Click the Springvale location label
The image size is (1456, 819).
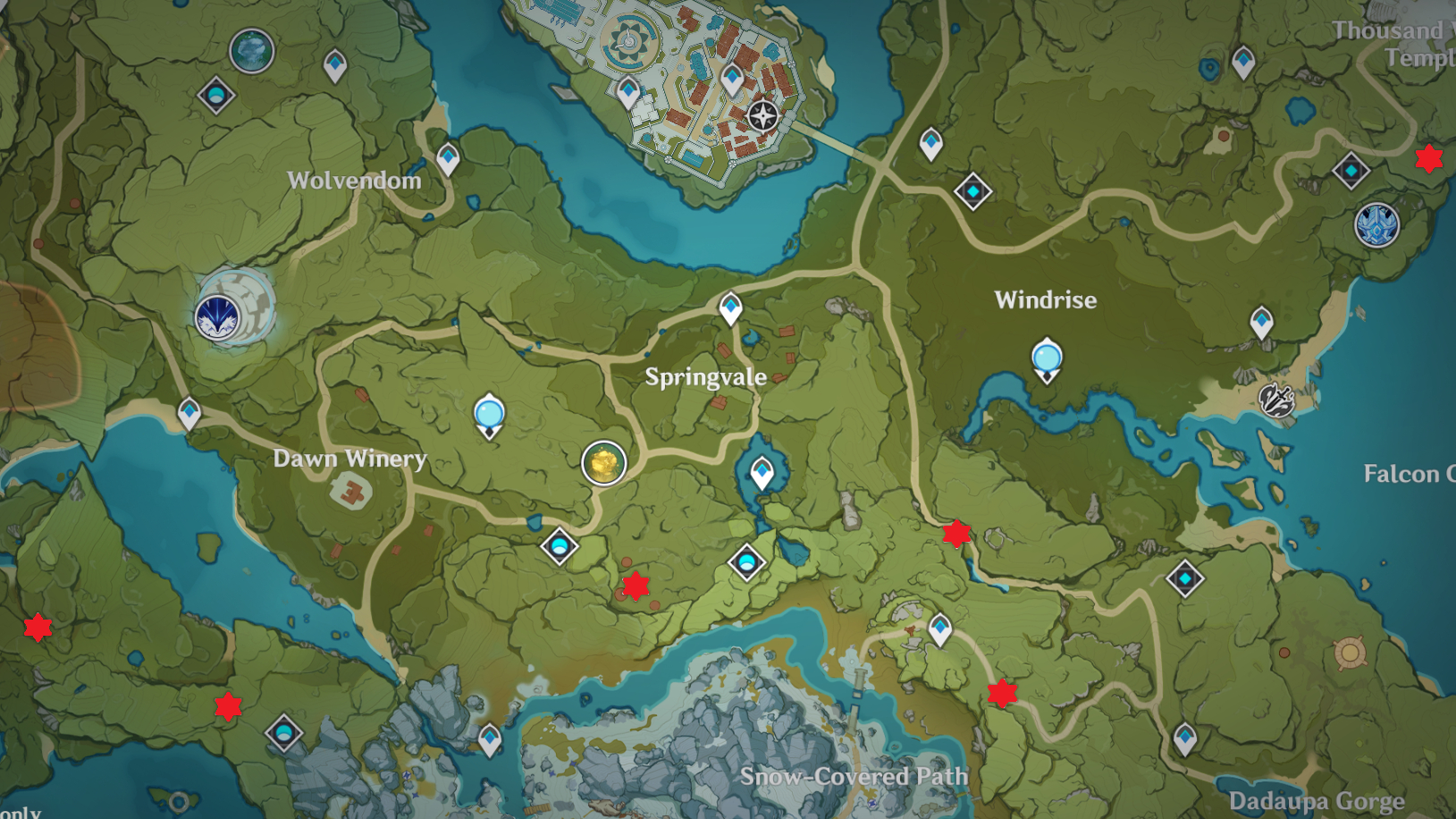coord(705,376)
